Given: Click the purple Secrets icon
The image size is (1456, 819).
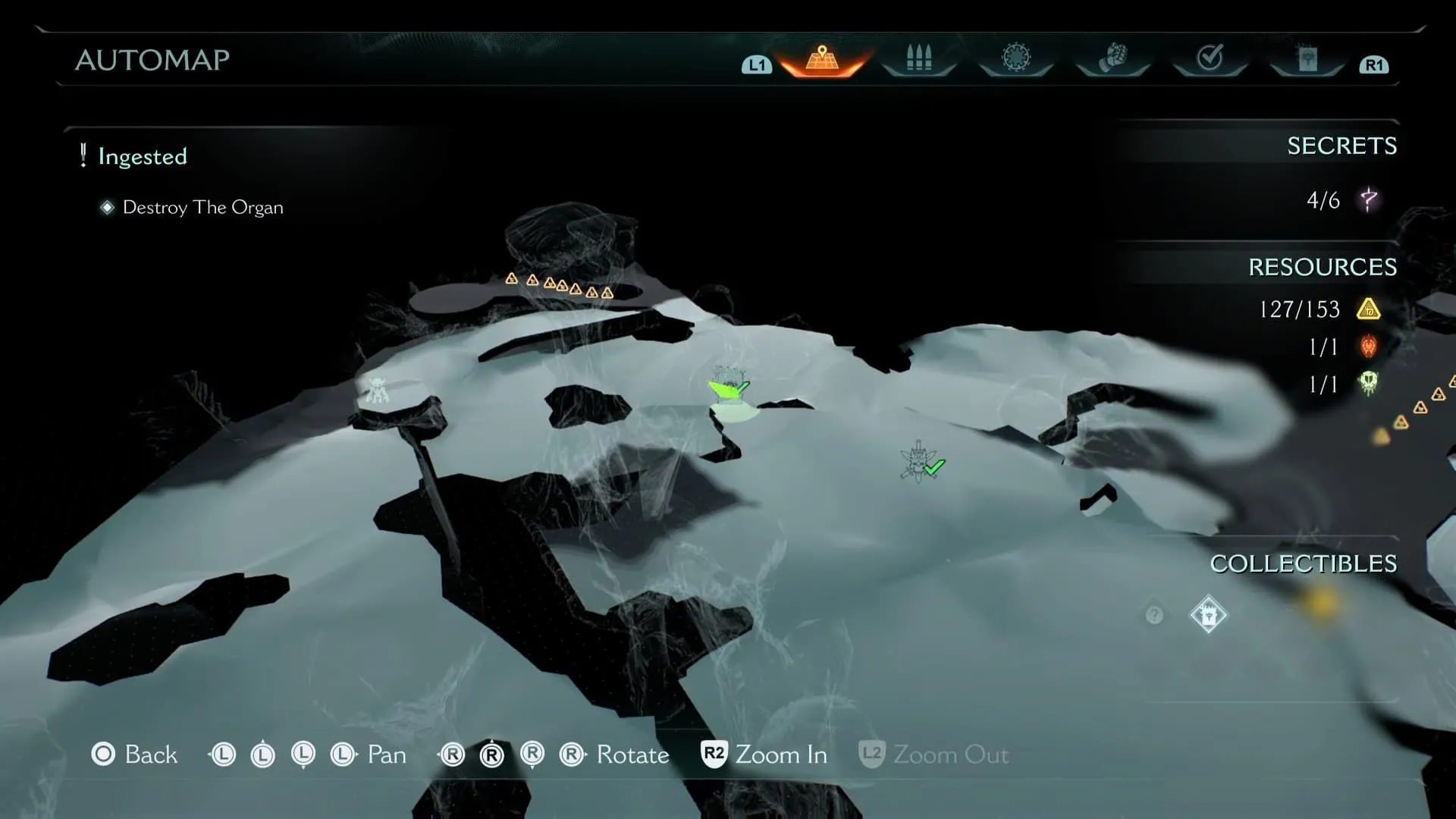Looking at the screenshot, I should pos(1369,200).
